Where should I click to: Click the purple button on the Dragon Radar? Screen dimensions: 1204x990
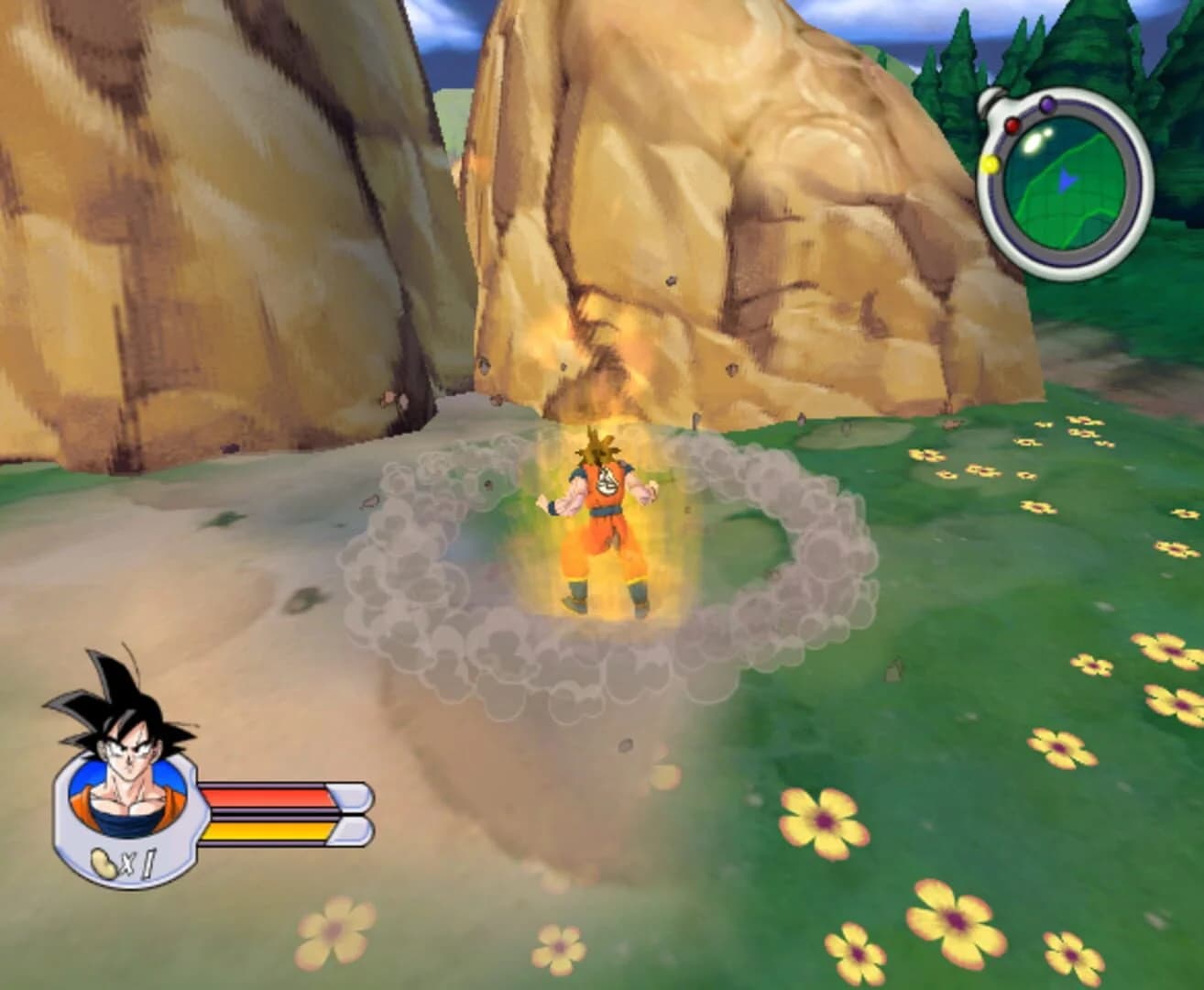(1047, 105)
